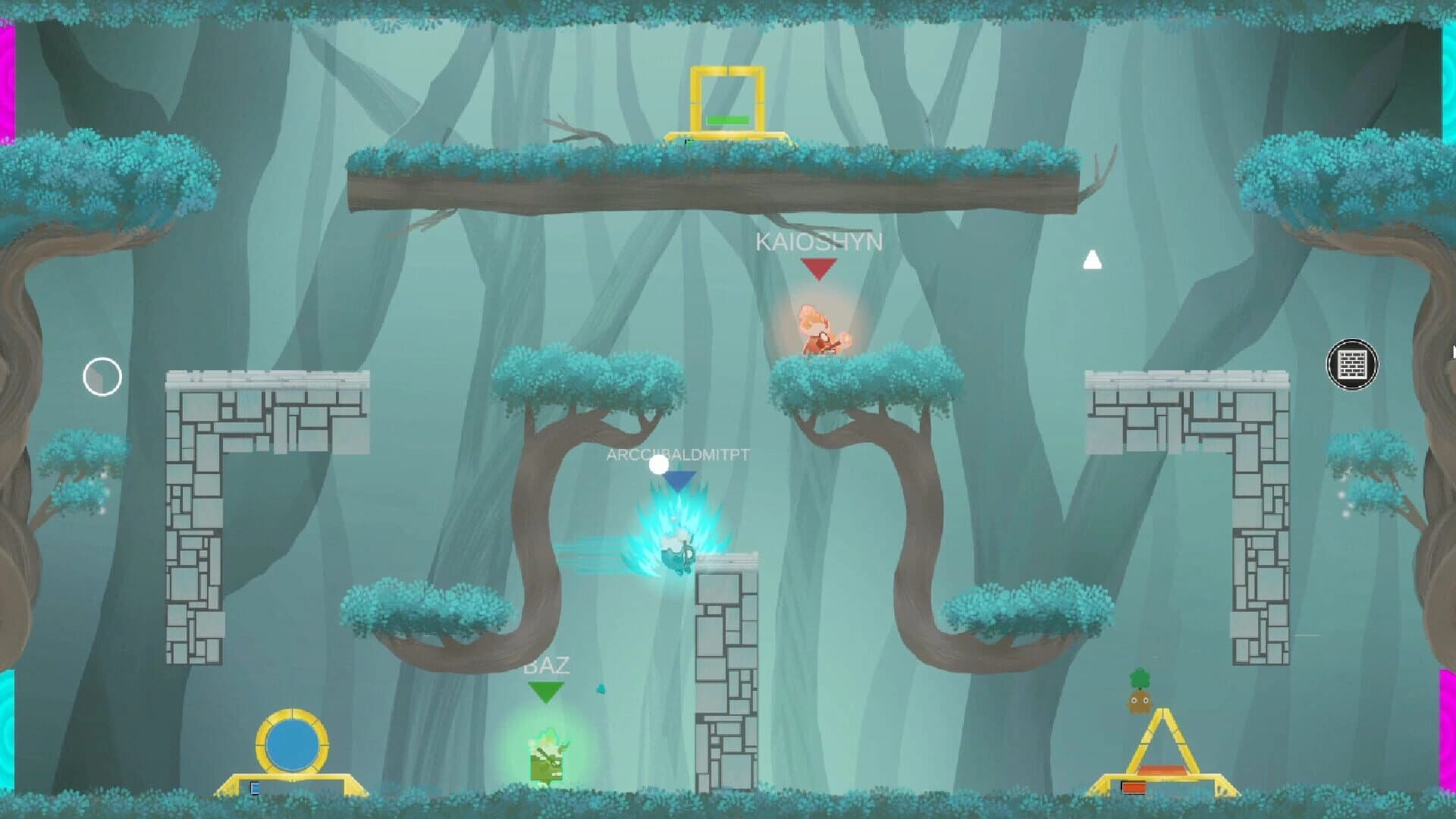The width and height of the screenshot is (1456, 819).
Task: Click the orange health bar under the triangle goal
Action: 1132,786
